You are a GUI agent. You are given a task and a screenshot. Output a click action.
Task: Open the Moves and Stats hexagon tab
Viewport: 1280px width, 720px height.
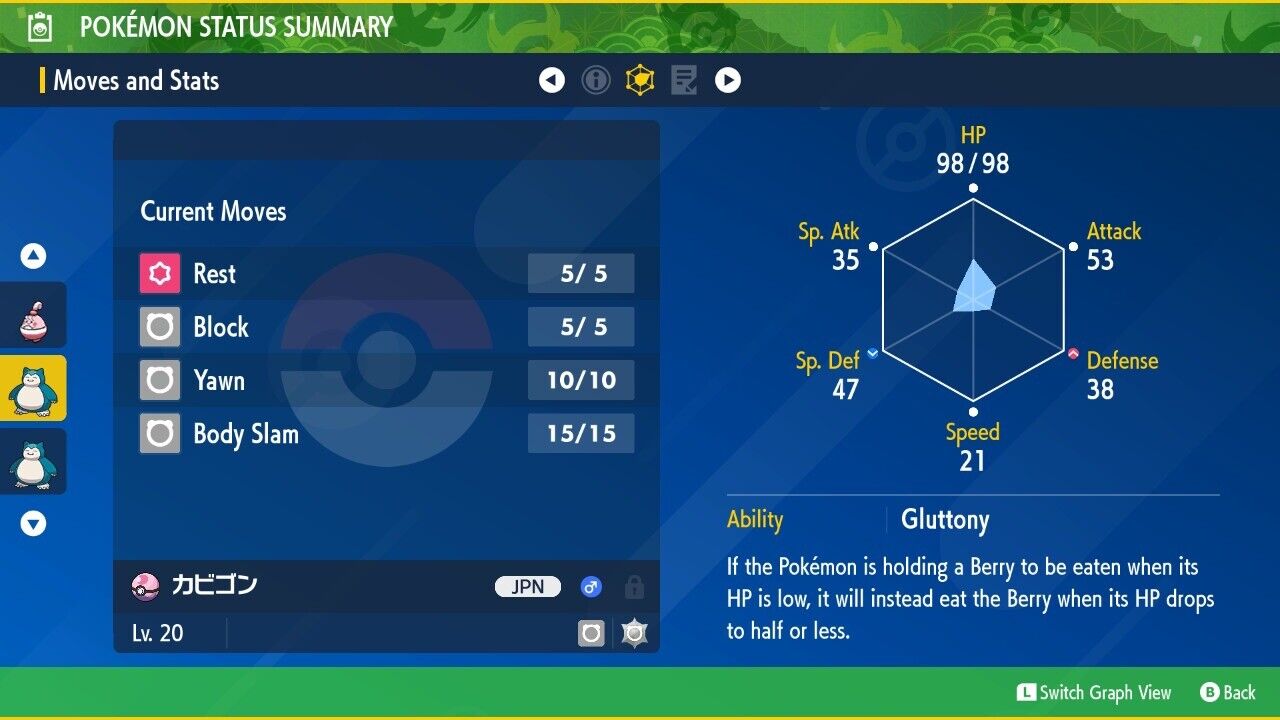pyautogui.click(x=640, y=80)
